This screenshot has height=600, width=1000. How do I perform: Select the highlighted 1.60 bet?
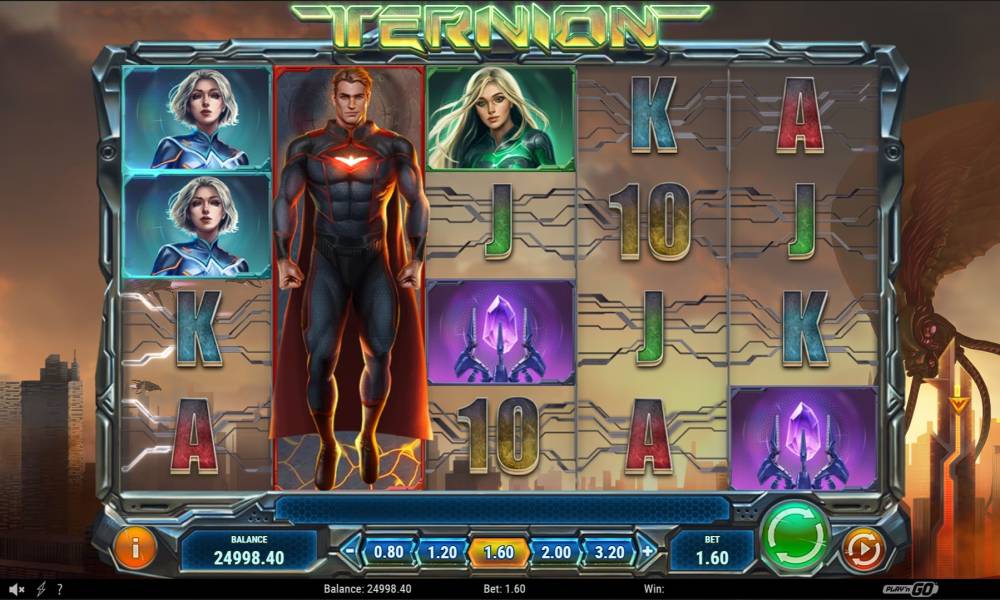(497, 551)
